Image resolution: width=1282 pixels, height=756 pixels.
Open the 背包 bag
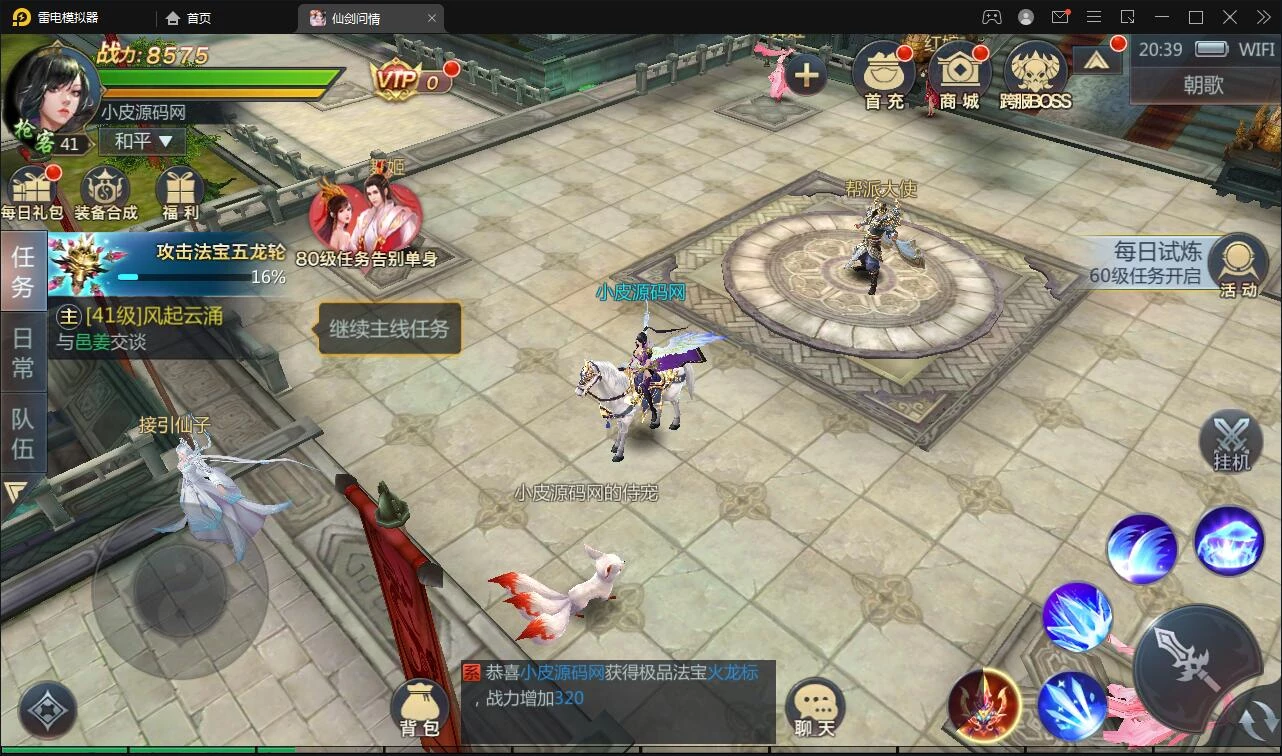419,708
